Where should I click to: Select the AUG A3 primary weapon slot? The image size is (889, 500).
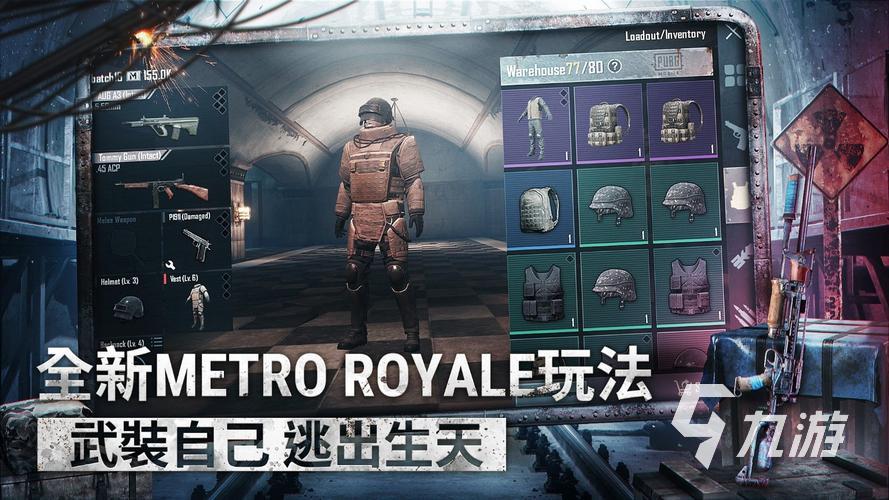(x=159, y=119)
